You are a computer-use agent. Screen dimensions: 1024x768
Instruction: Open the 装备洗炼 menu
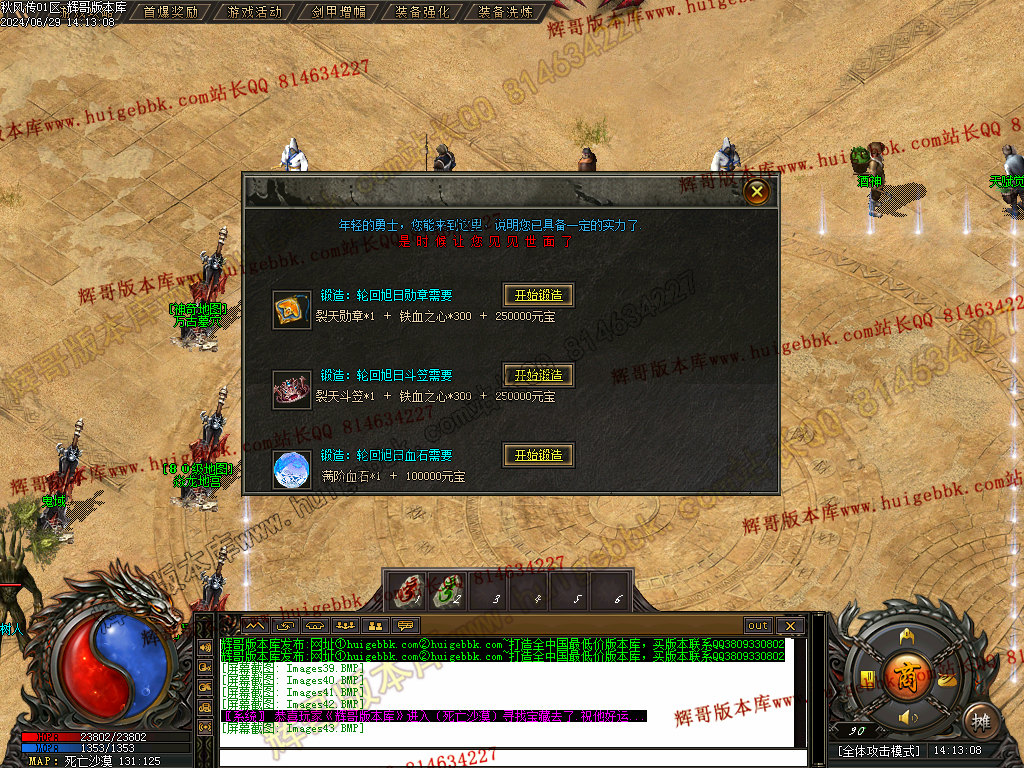[506, 12]
